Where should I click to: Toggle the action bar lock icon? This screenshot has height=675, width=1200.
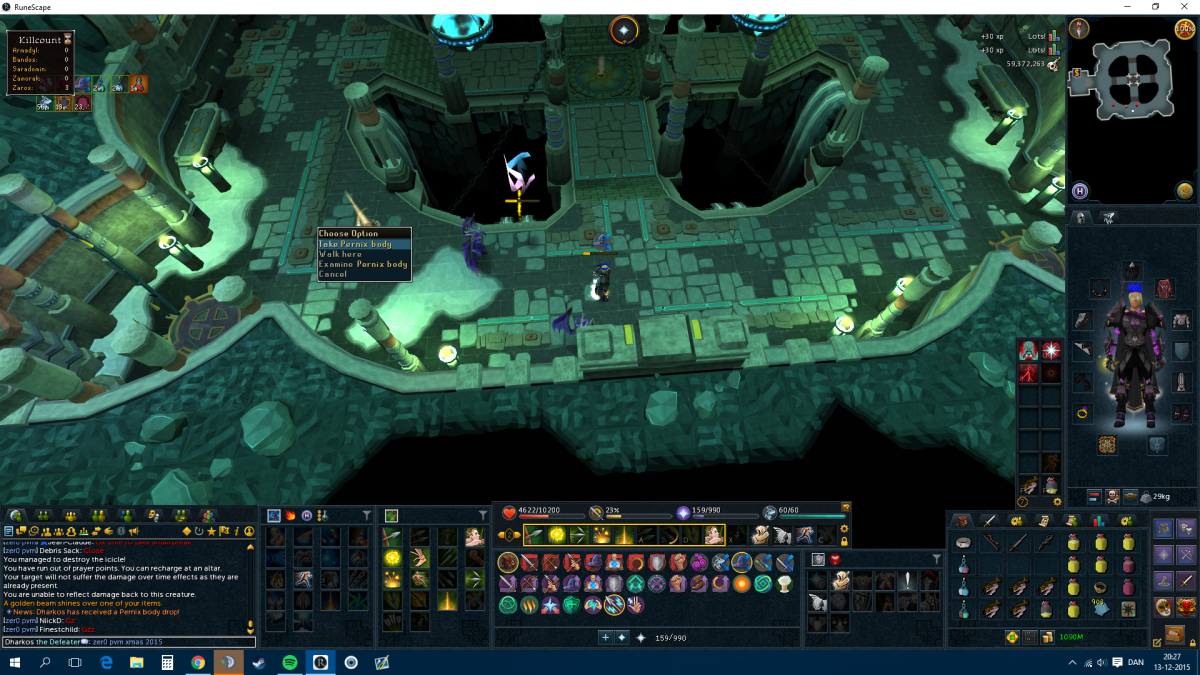845,542
